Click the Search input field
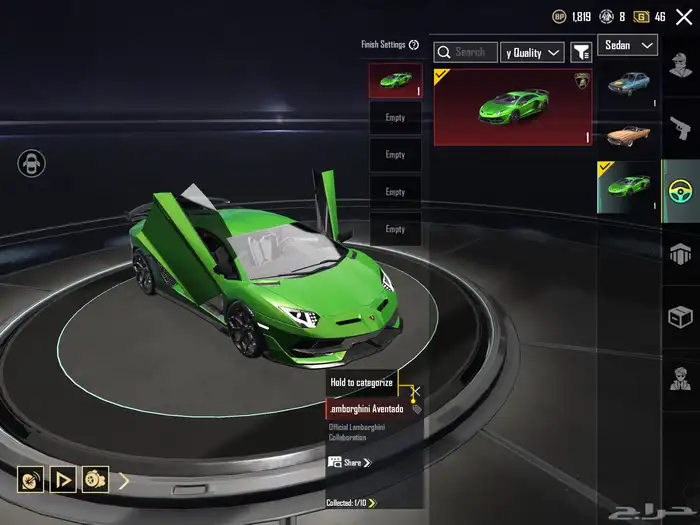The width and height of the screenshot is (700, 525). point(466,52)
